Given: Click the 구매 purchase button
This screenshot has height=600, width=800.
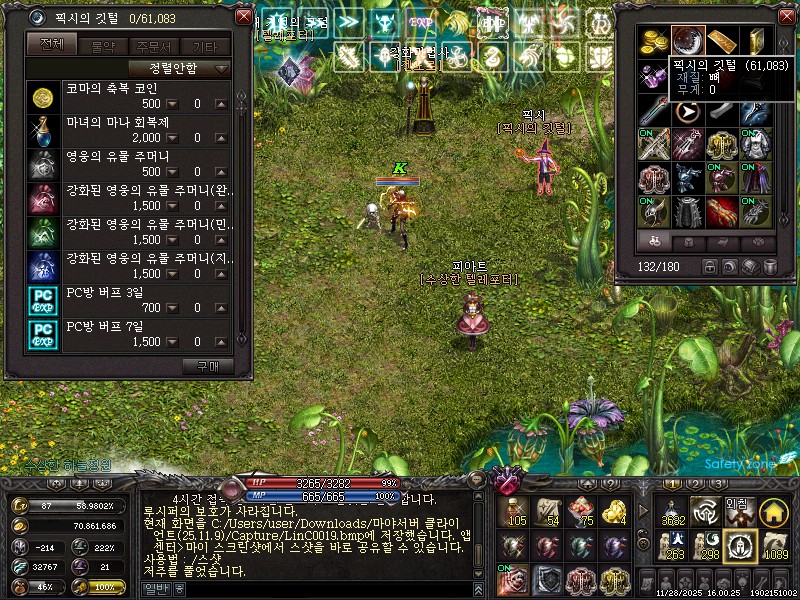Looking at the screenshot, I should coord(213,366).
